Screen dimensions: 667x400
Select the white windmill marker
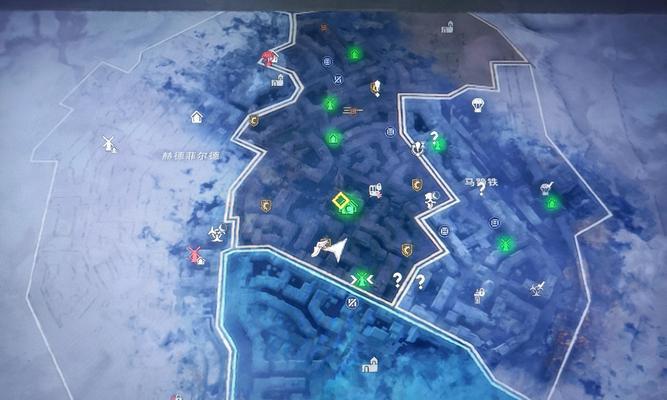109,143
